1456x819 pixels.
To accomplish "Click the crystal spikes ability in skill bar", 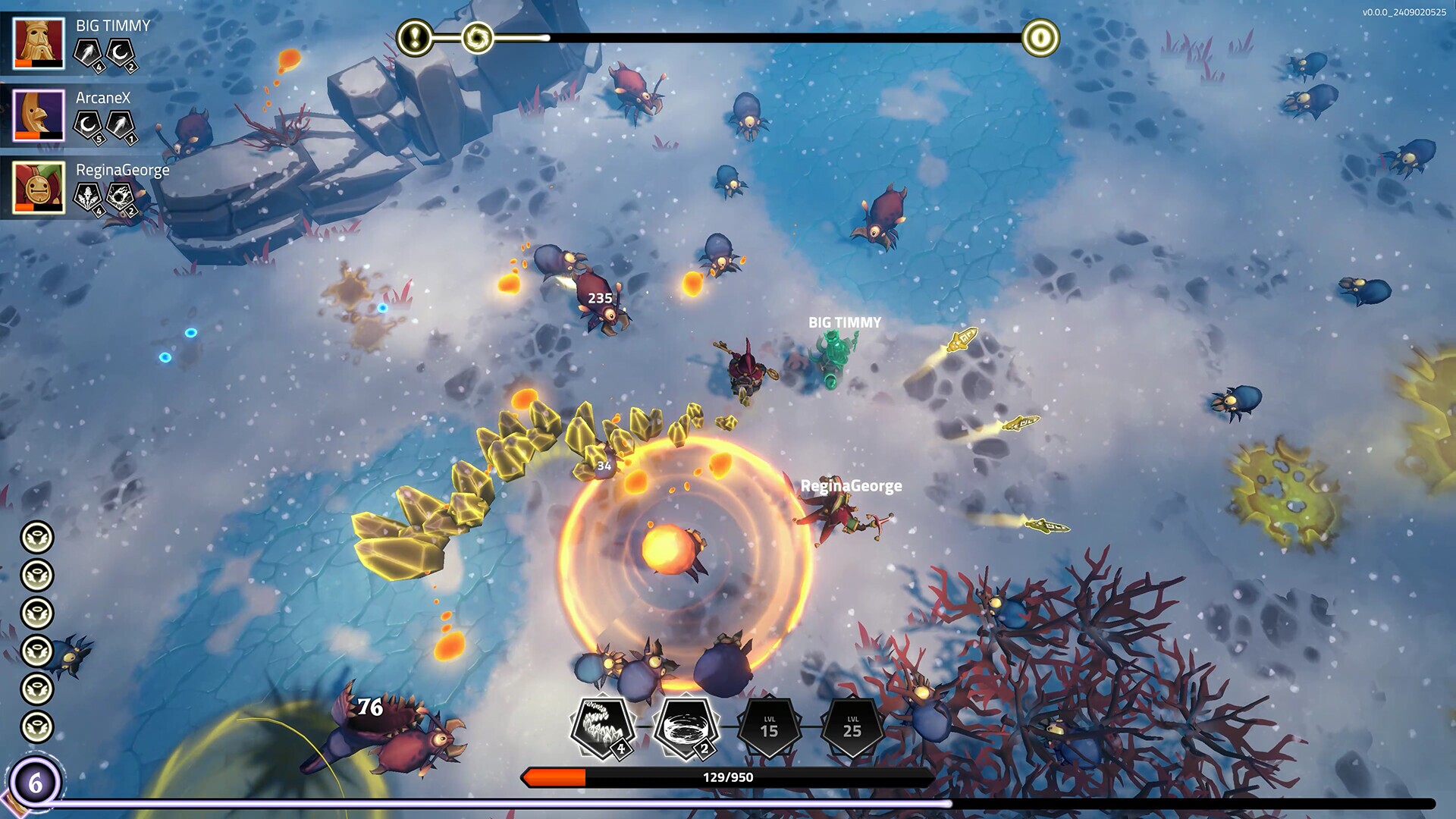I will (x=601, y=719).
